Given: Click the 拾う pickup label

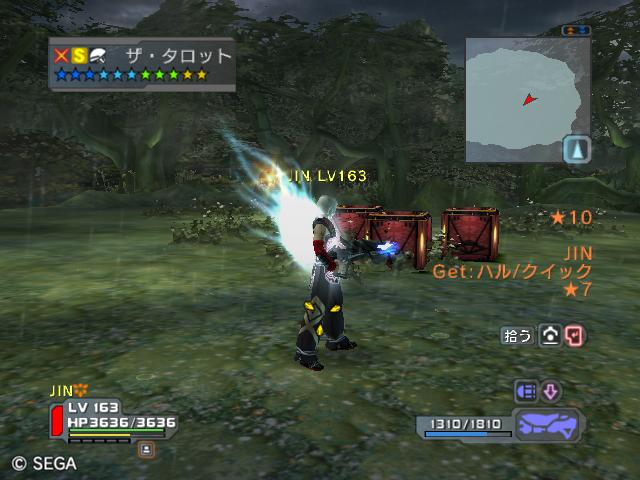Looking at the screenshot, I should 517,336.
